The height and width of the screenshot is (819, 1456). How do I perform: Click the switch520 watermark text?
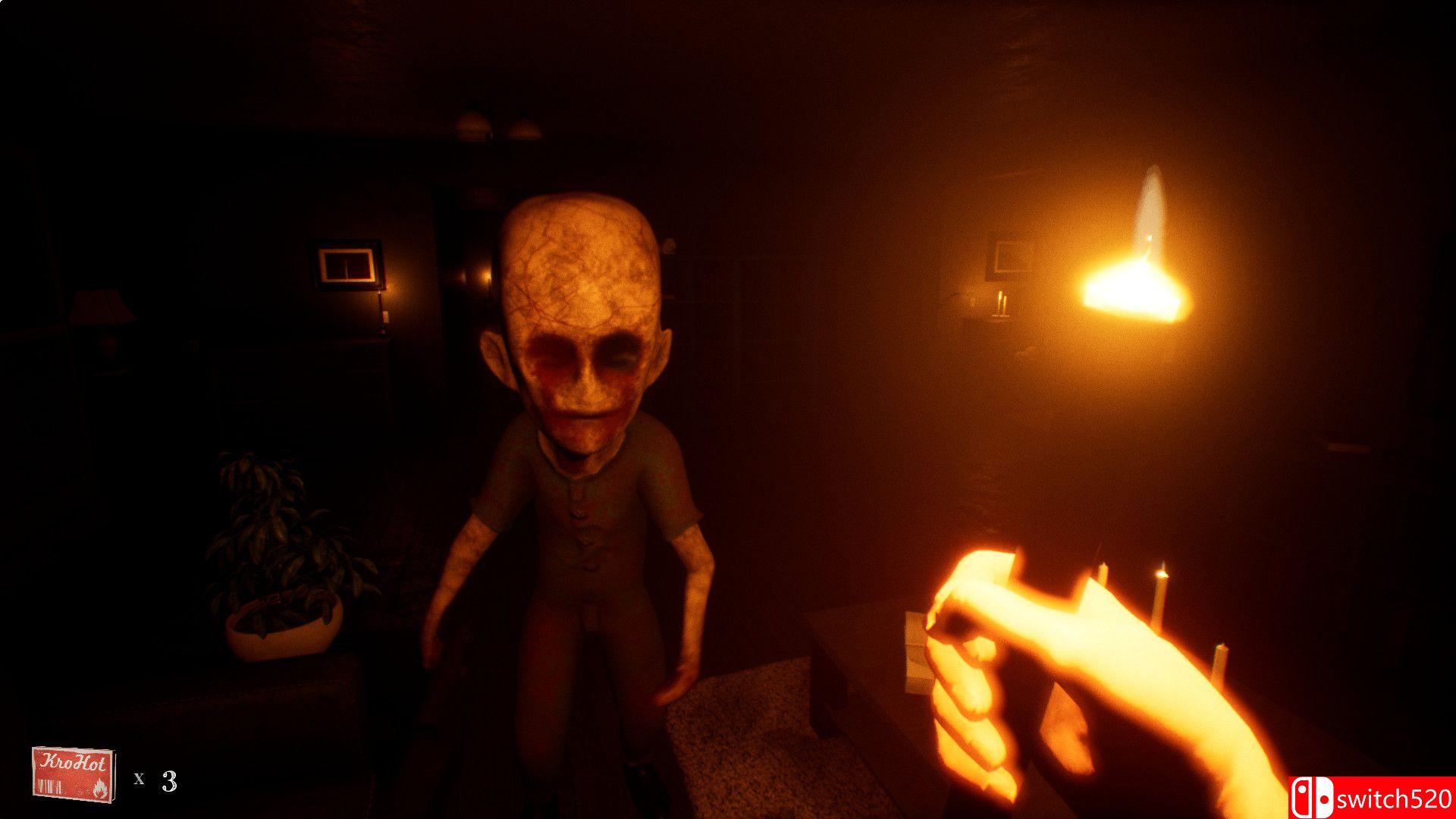(1395, 799)
